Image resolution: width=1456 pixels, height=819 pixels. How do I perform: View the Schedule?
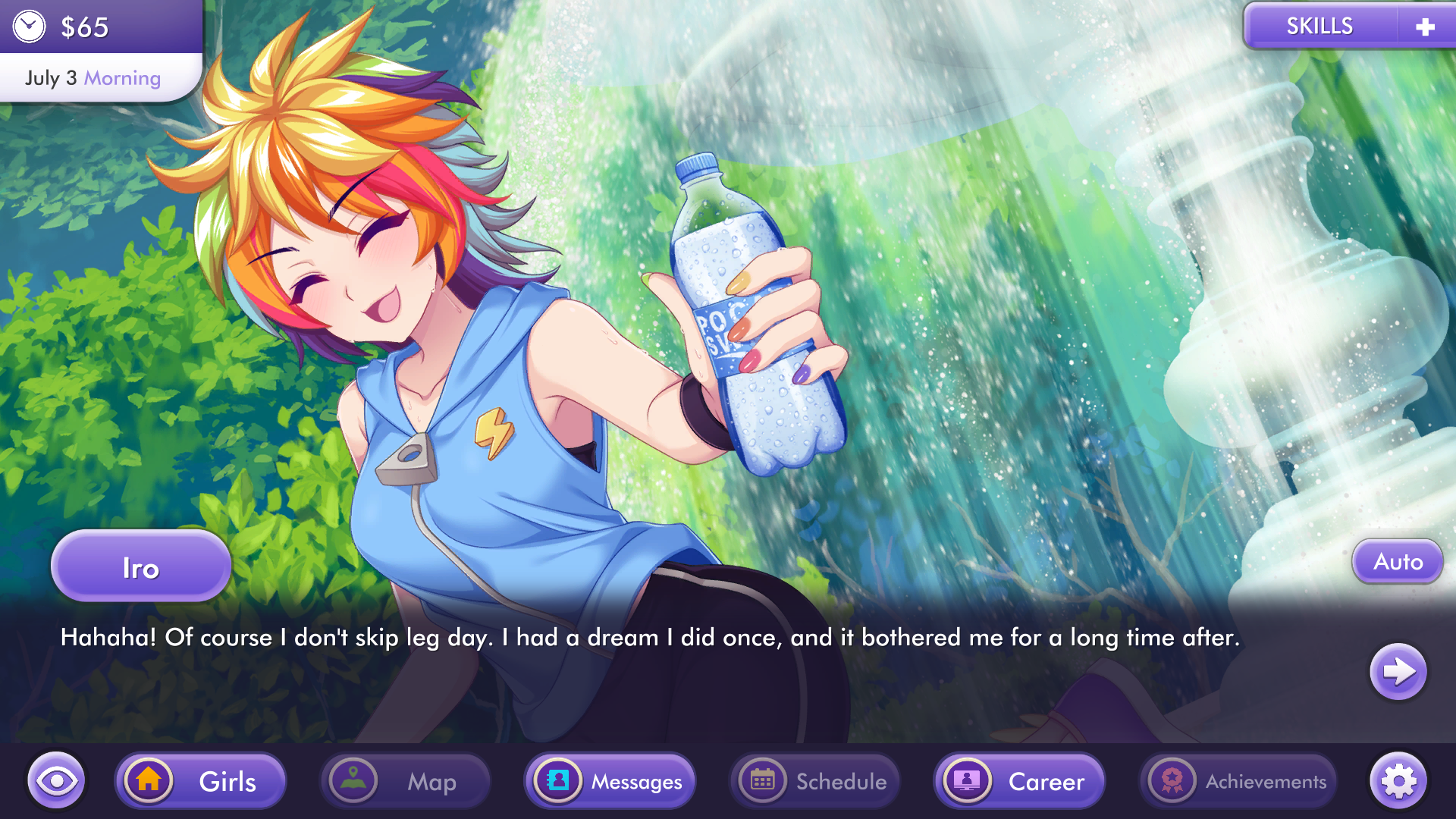(815, 781)
